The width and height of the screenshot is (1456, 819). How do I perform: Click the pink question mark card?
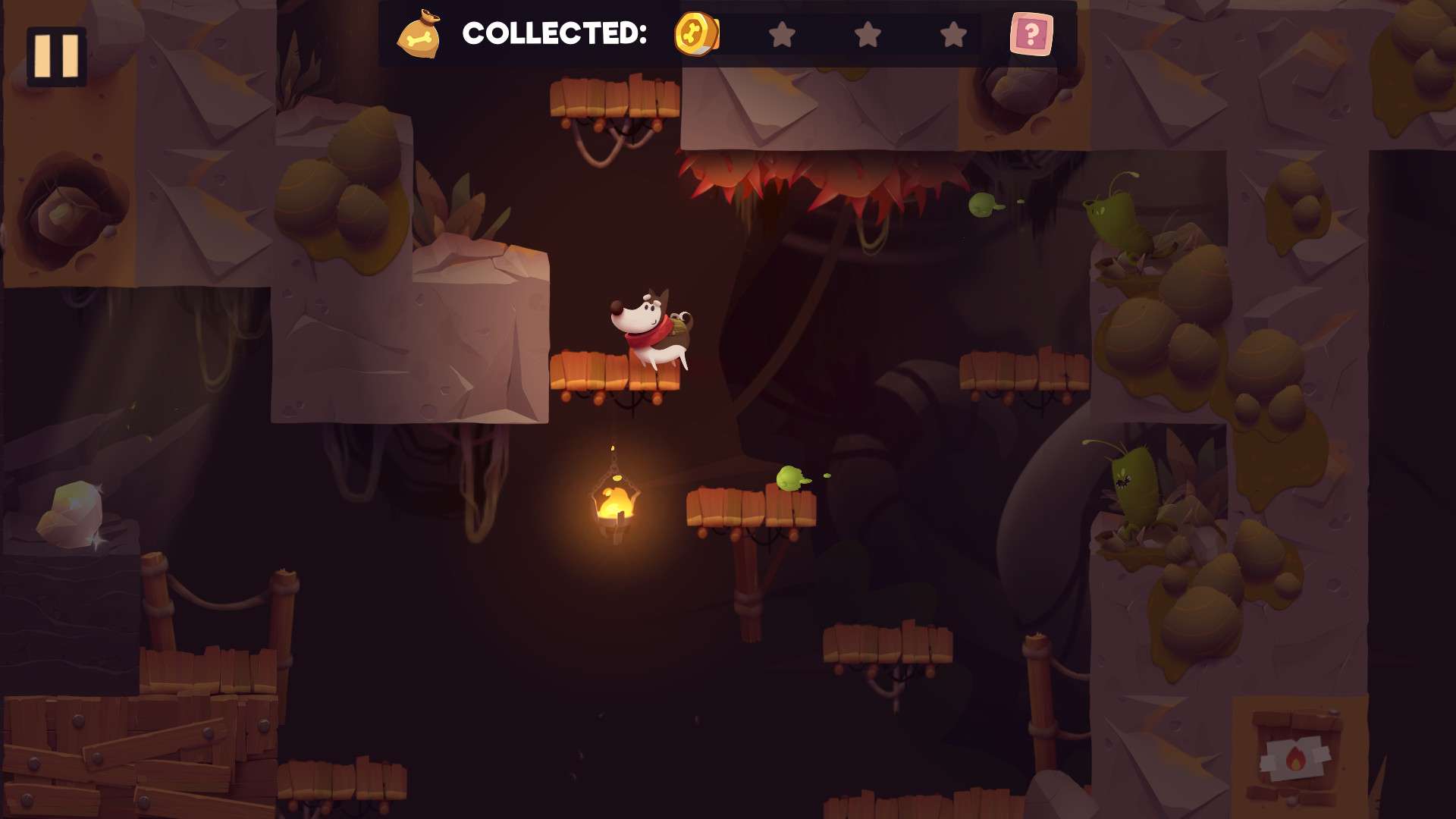pos(1031,34)
